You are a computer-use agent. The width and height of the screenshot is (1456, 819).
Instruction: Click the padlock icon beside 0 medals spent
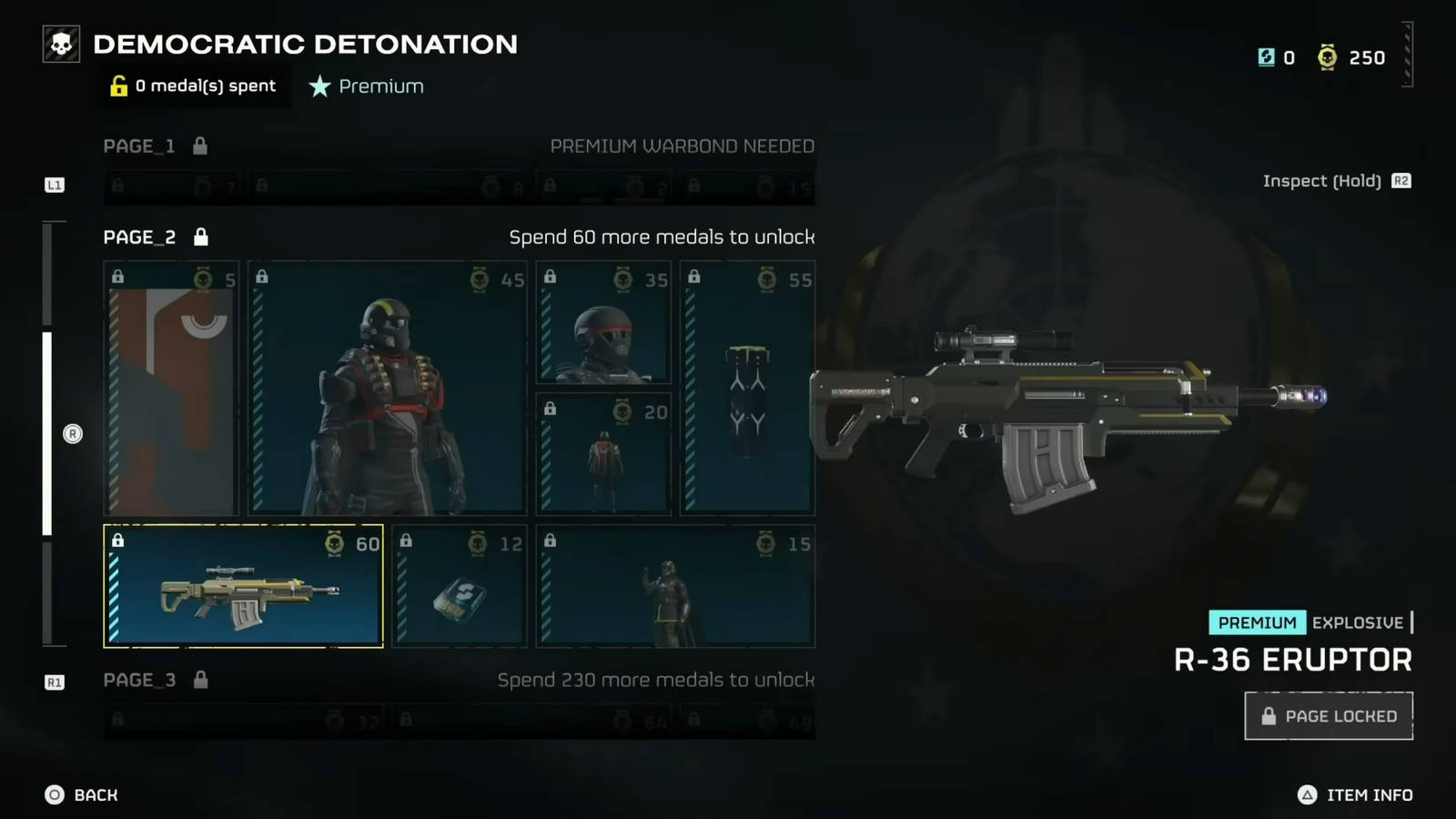coord(117,86)
